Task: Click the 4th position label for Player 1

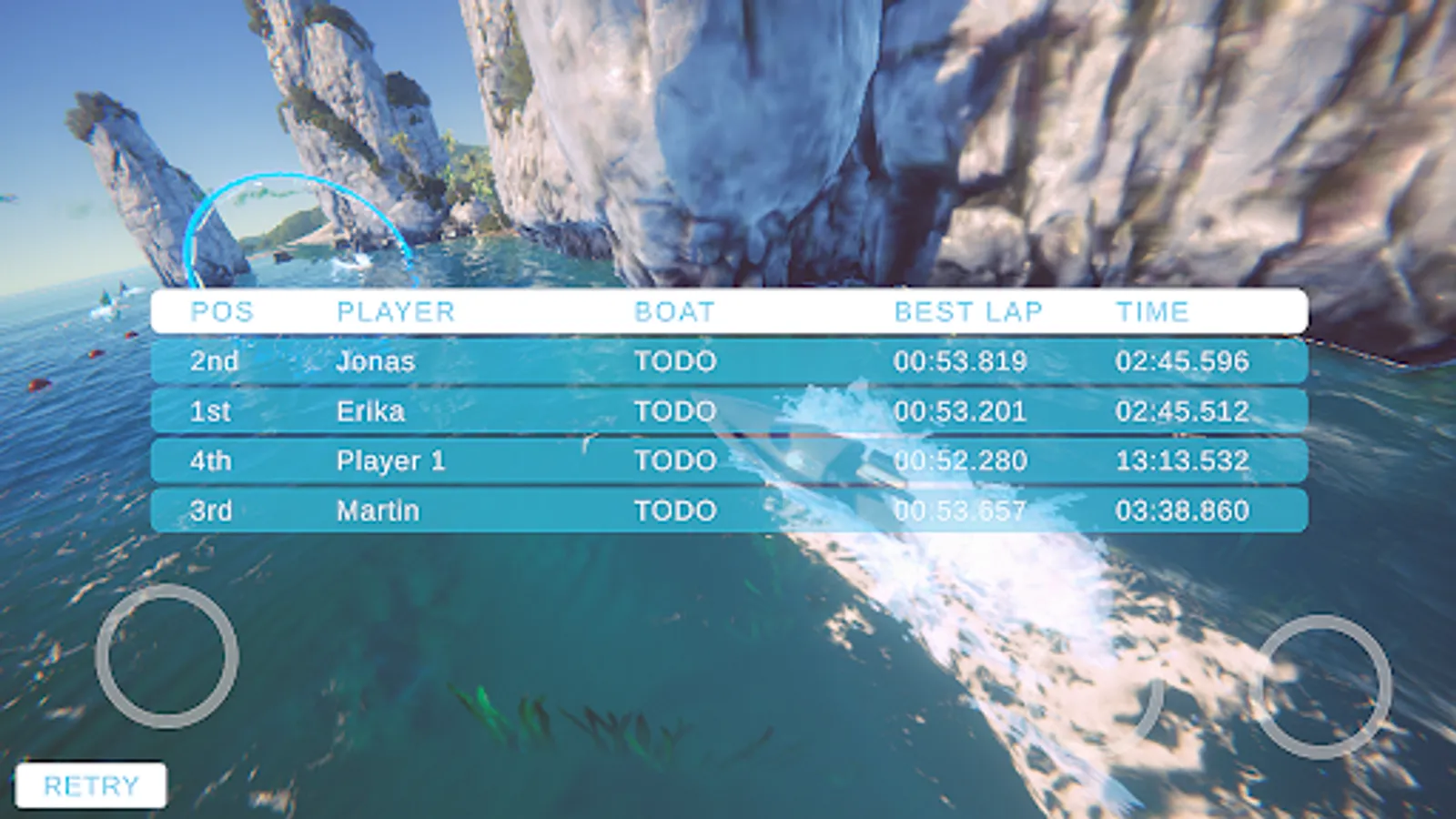Action: tap(212, 460)
